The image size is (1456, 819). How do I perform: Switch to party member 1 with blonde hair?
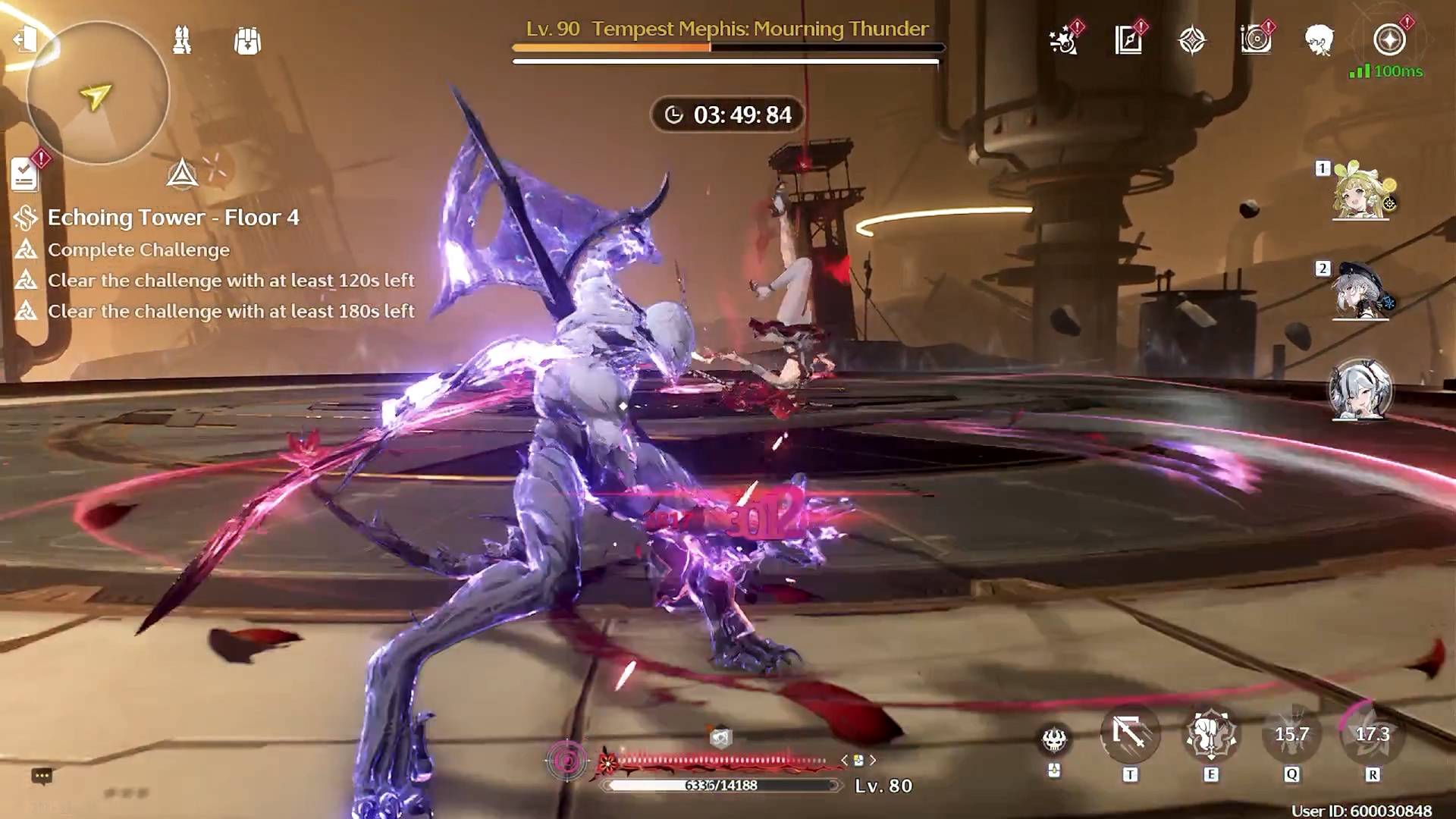(1360, 191)
